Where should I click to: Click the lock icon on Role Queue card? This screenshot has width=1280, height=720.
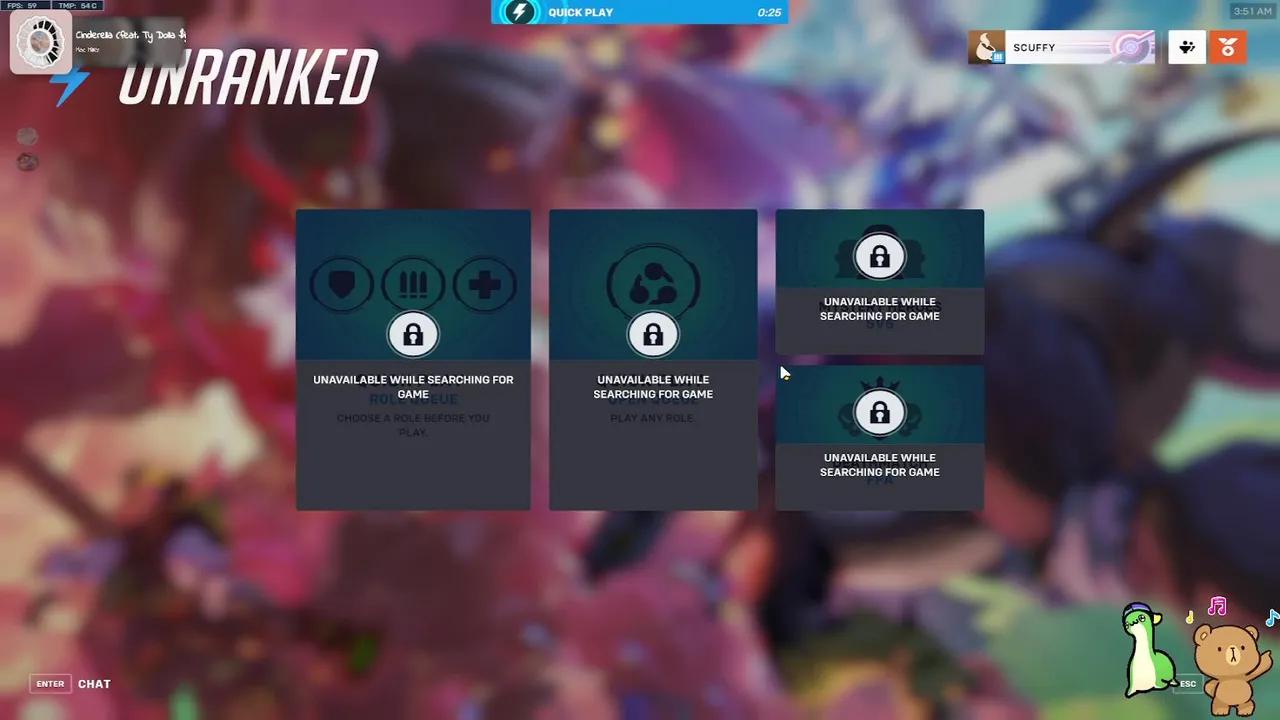coord(413,333)
